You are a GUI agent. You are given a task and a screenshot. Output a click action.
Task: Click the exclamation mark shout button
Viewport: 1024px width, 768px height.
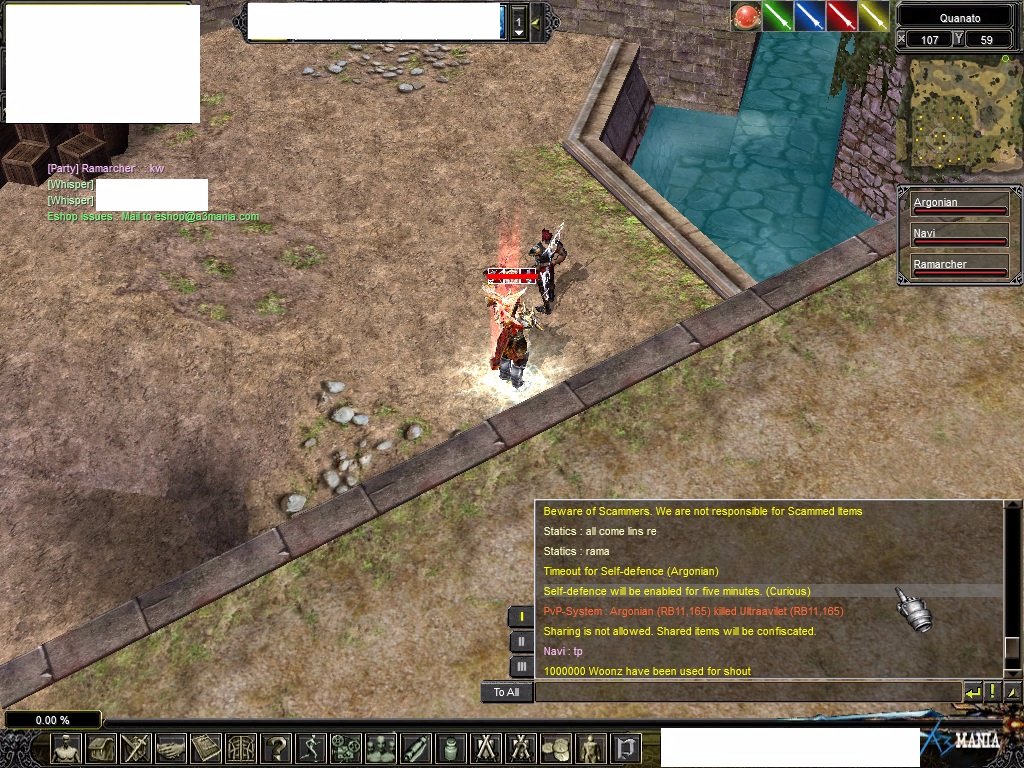tap(992, 692)
